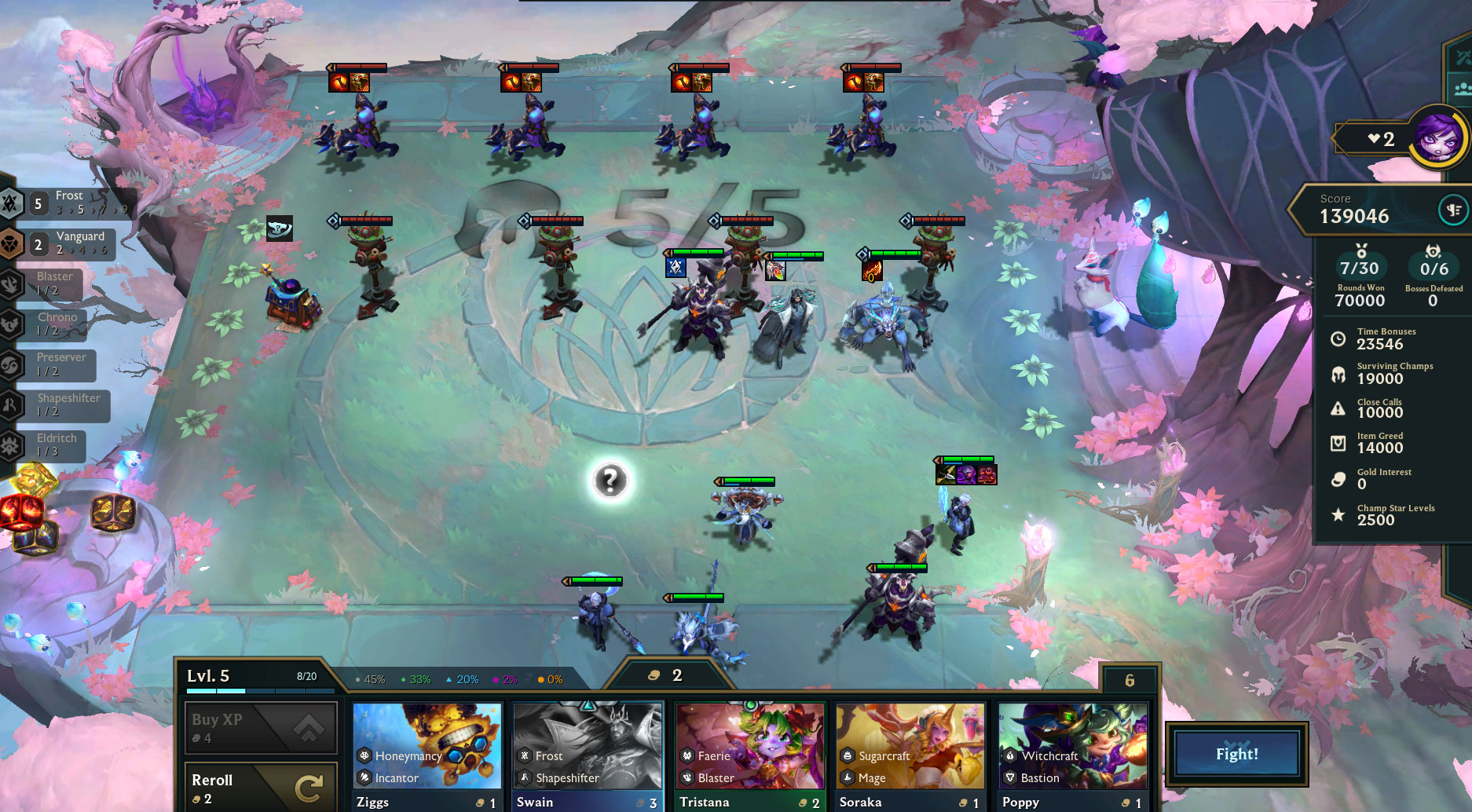Click the Eldritch trait icon in the trait list
This screenshot has height=812, width=1472.
(x=12, y=446)
